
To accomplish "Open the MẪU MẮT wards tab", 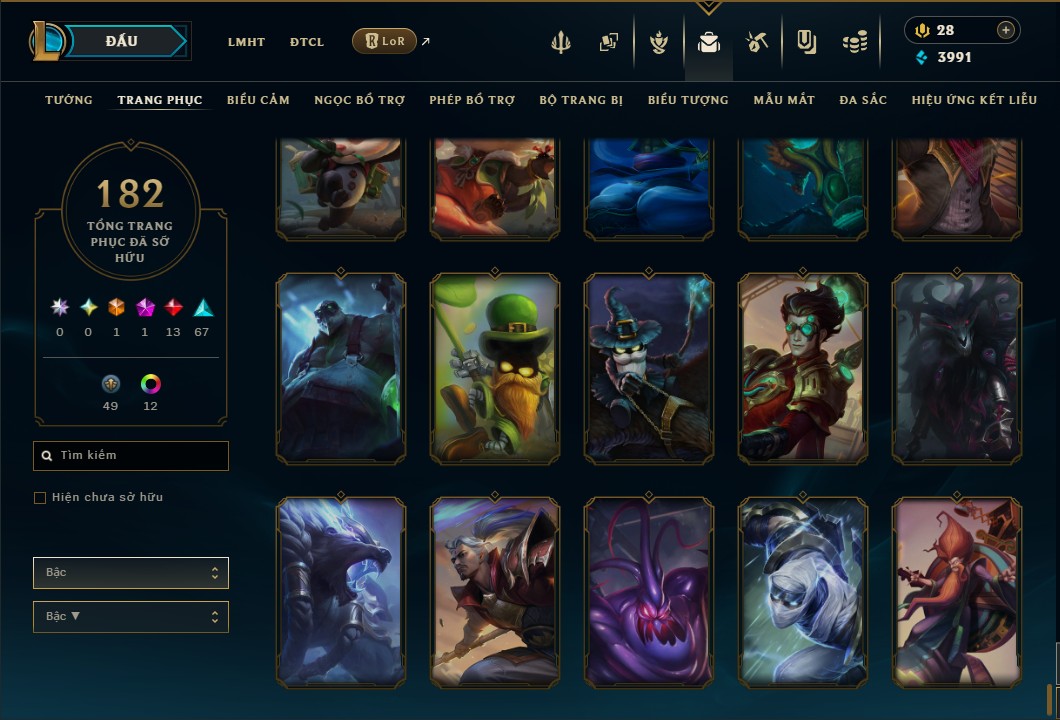I will click(784, 100).
